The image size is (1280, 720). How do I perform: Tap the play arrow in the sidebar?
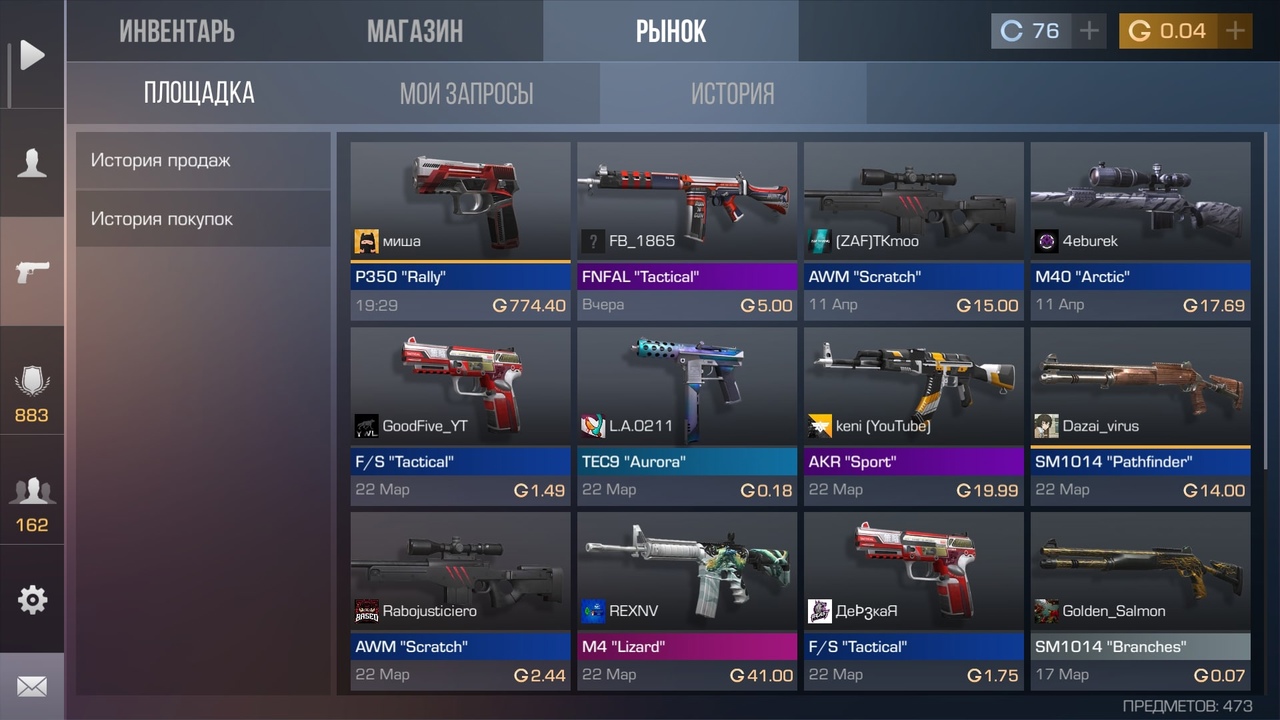pyautogui.click(x=32, y=55)
